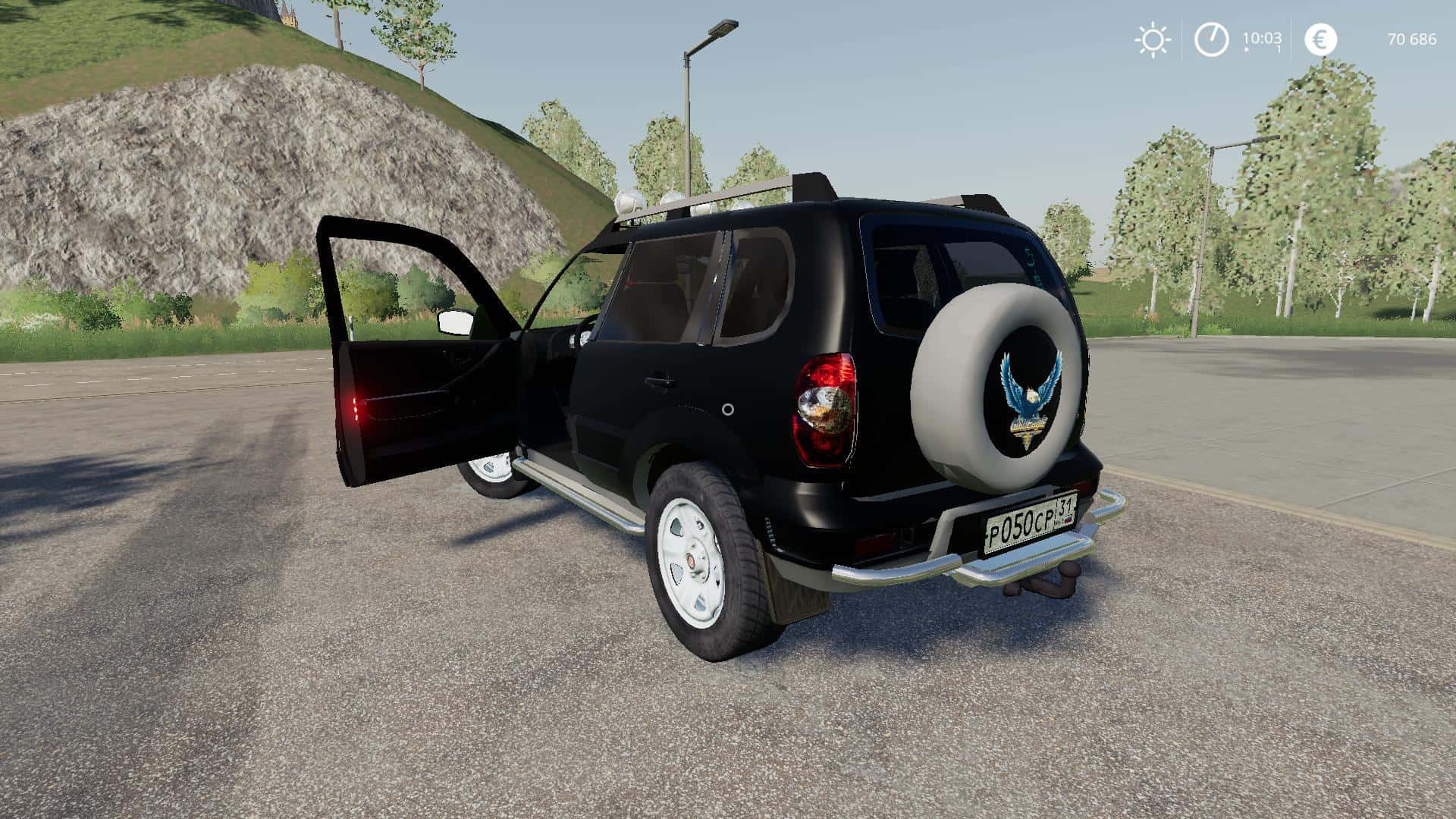This screenshot has width=1456, height=819.
Task: Click the sunny weather icon
Action: [x=1152, y=39]
